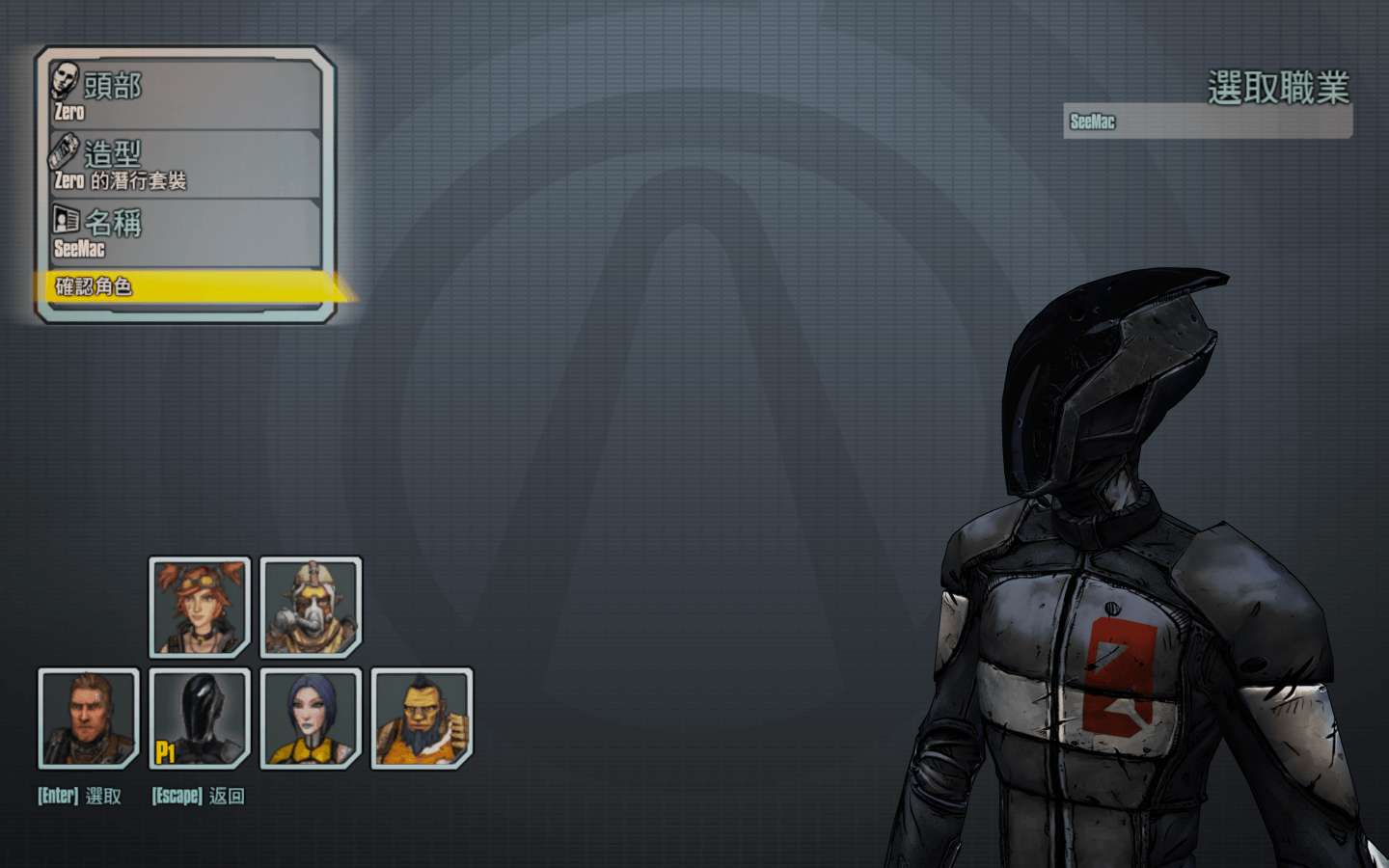Open the 造型 skin customization entry

[183, 164]
